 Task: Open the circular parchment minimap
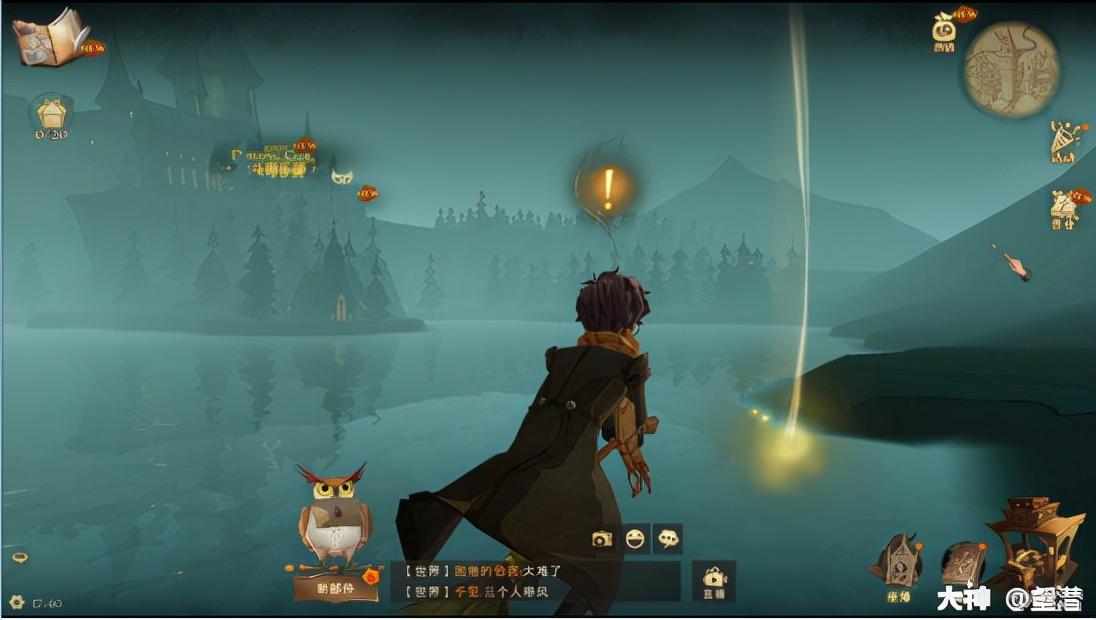pos(1011,69)
